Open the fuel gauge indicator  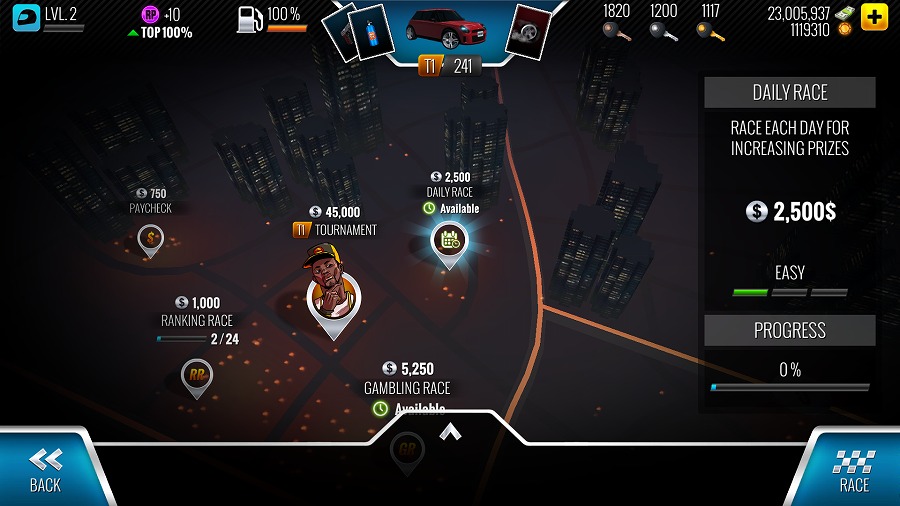coord(250,18)
